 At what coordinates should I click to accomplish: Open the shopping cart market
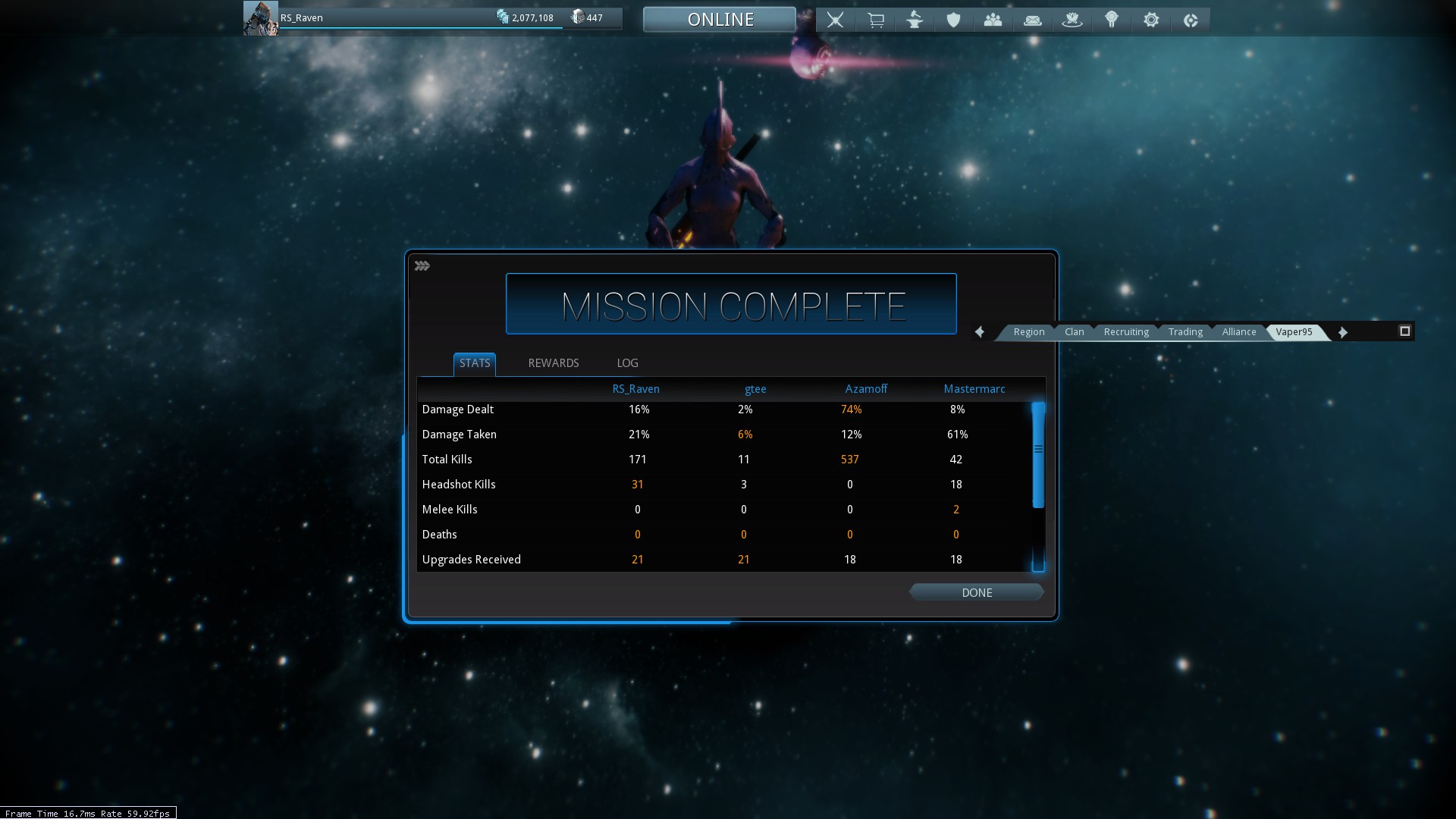[875, 20]
